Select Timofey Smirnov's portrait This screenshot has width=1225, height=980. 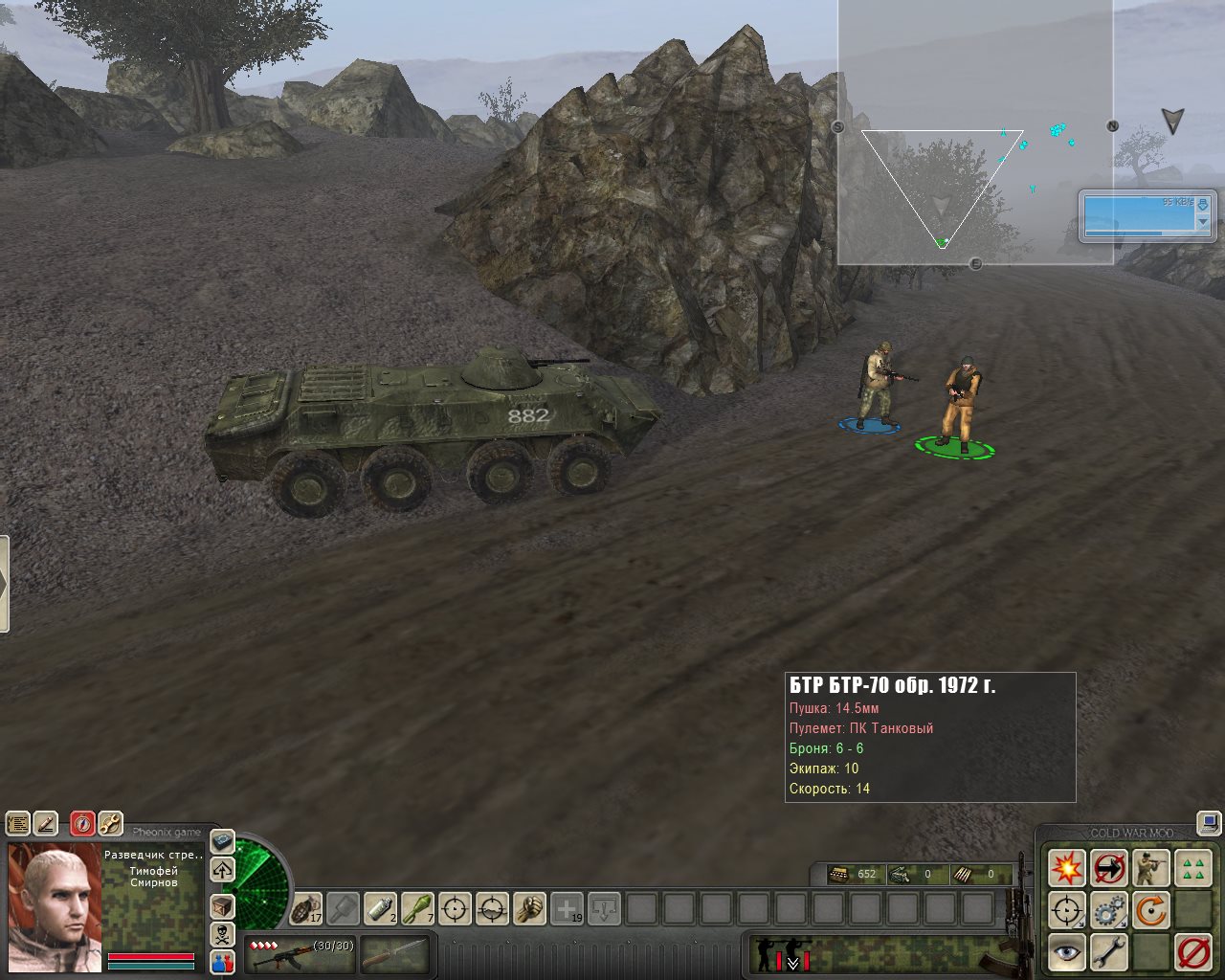click(55, 894)
